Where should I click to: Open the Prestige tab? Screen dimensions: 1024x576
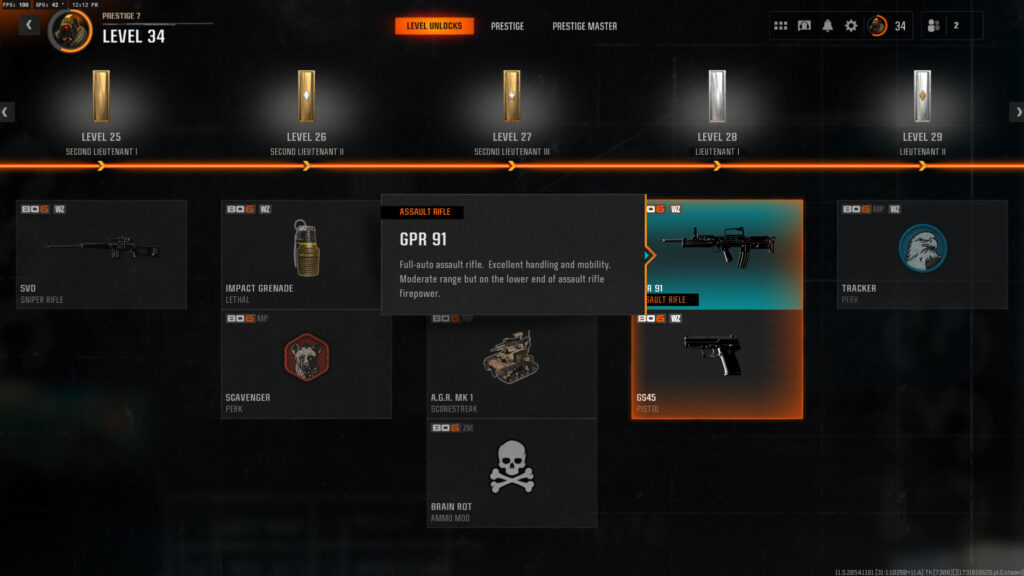(x=507, y=26)
